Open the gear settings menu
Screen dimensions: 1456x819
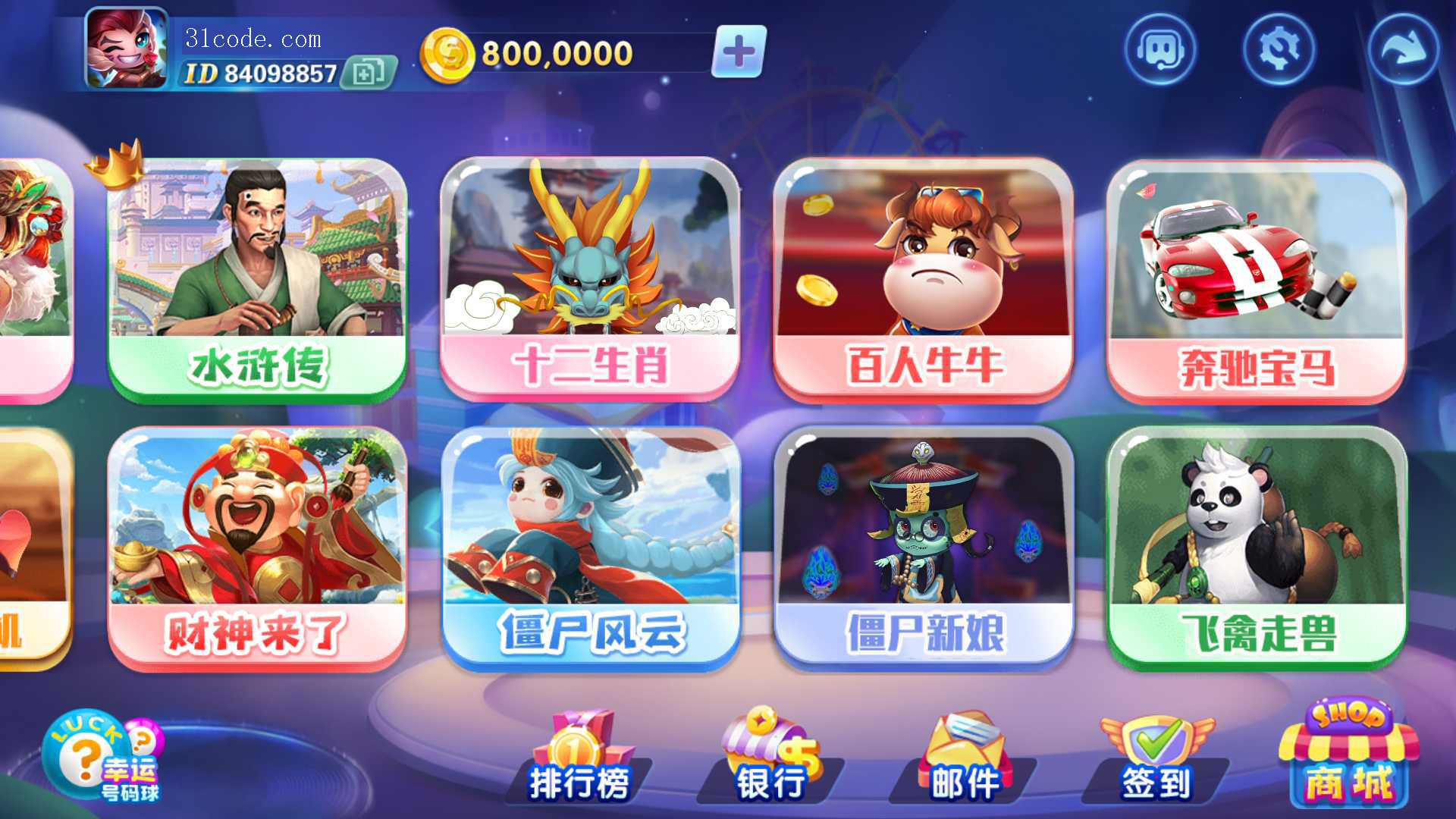pos(1279,50)
